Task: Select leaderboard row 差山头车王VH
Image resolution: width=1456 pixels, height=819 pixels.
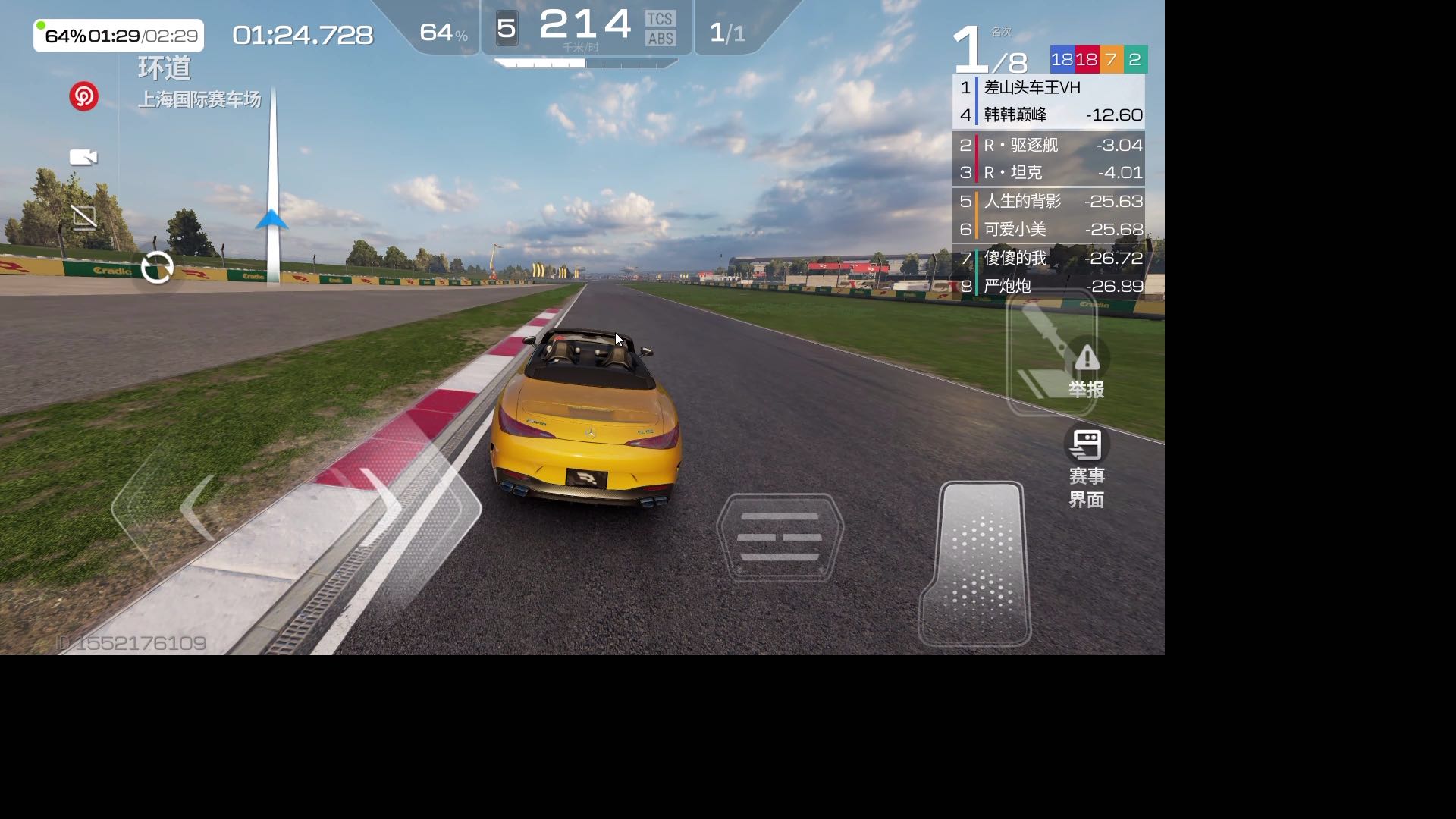Action: (1048, 88)
